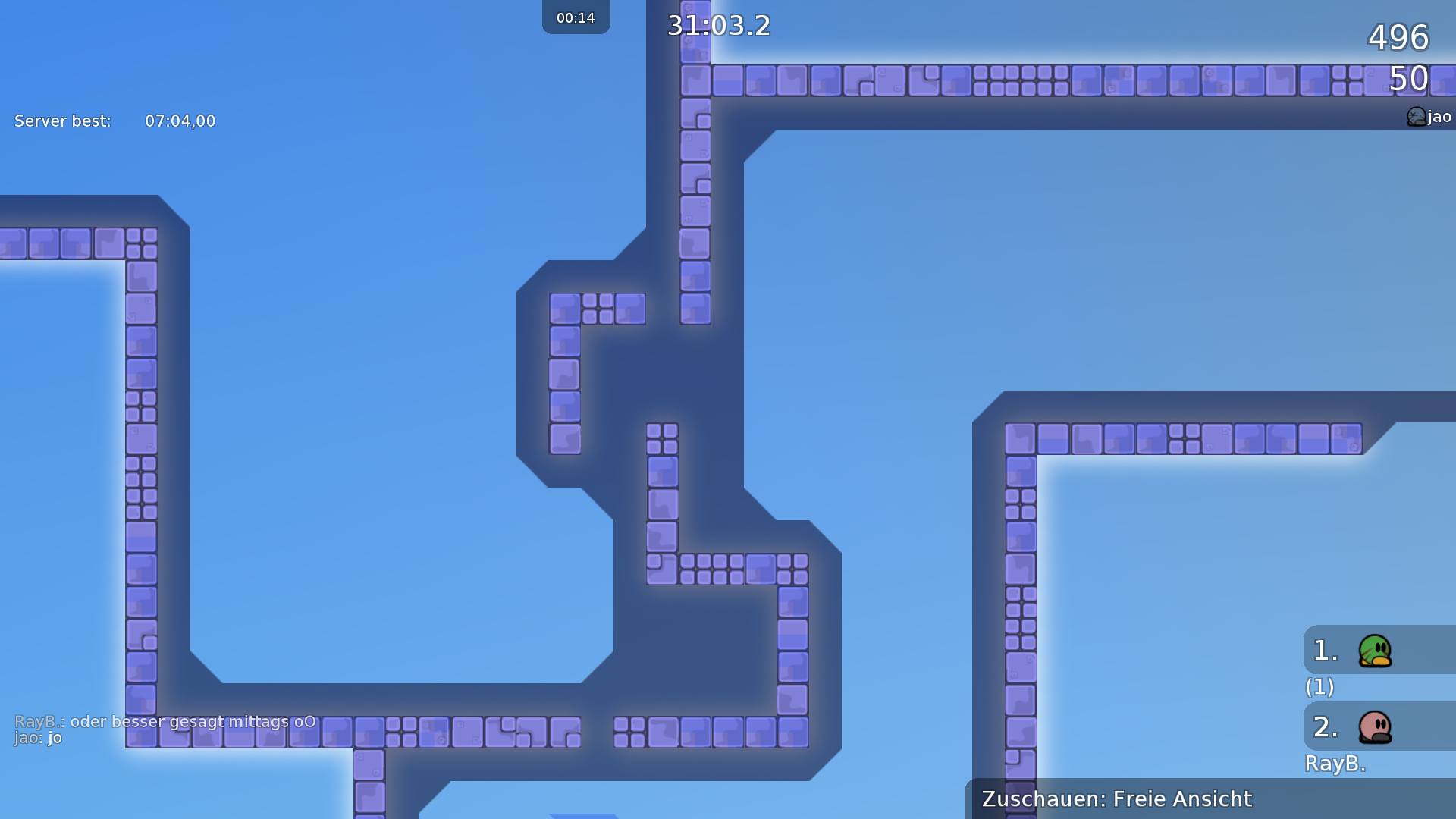Click the server best time 07:04,00

(180, 121)
